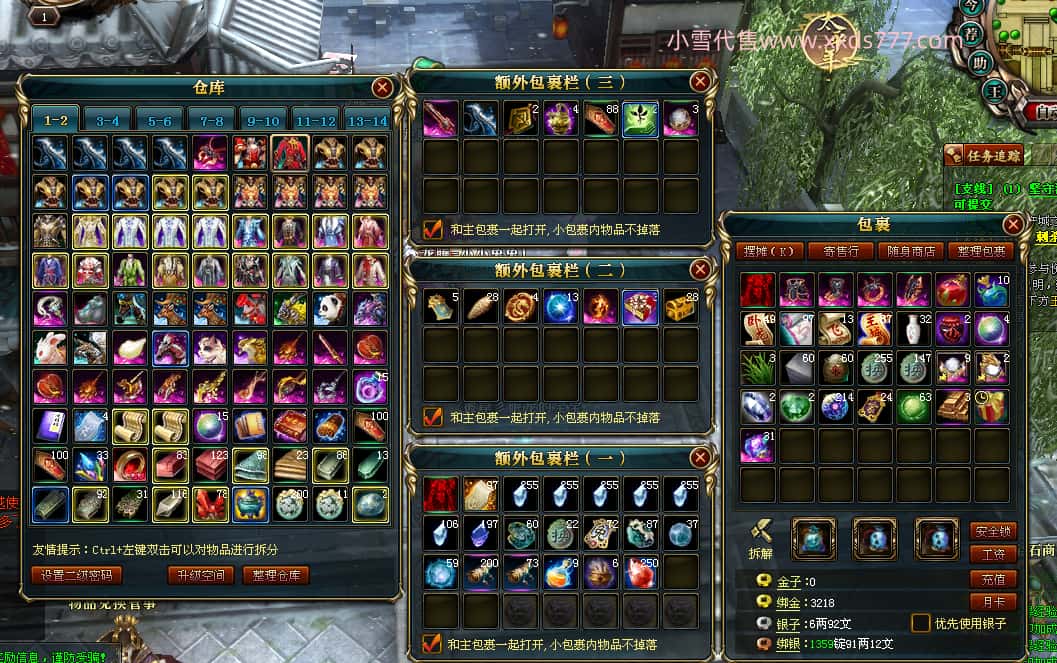Tidy the bag with 整理包裹
Screen dimensions: 1057x663
[981, 251]
